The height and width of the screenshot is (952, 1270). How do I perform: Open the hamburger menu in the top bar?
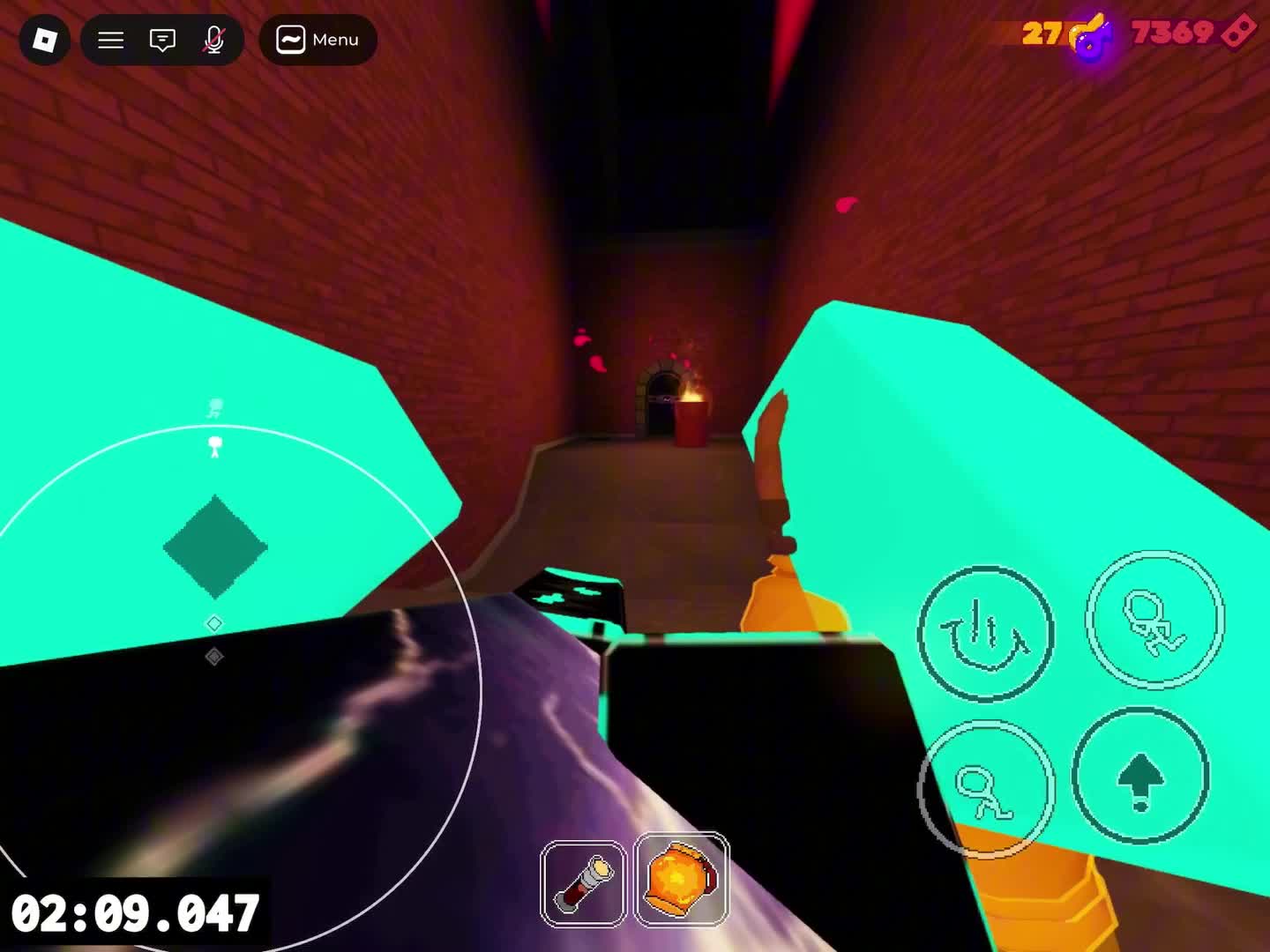[x=109, y=40]
